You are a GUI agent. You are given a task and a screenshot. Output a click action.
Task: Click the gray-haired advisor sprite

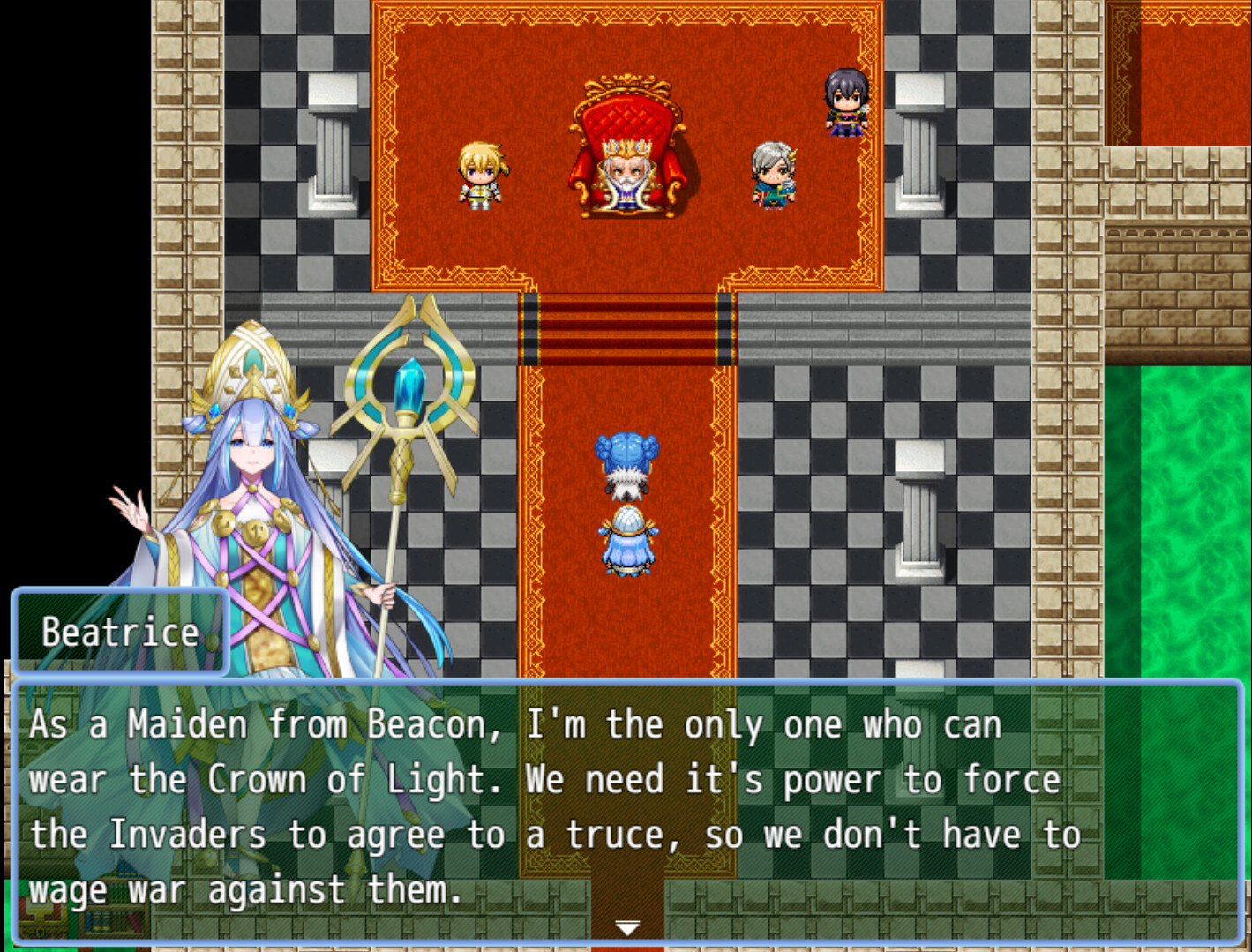(x=774, y=176)
